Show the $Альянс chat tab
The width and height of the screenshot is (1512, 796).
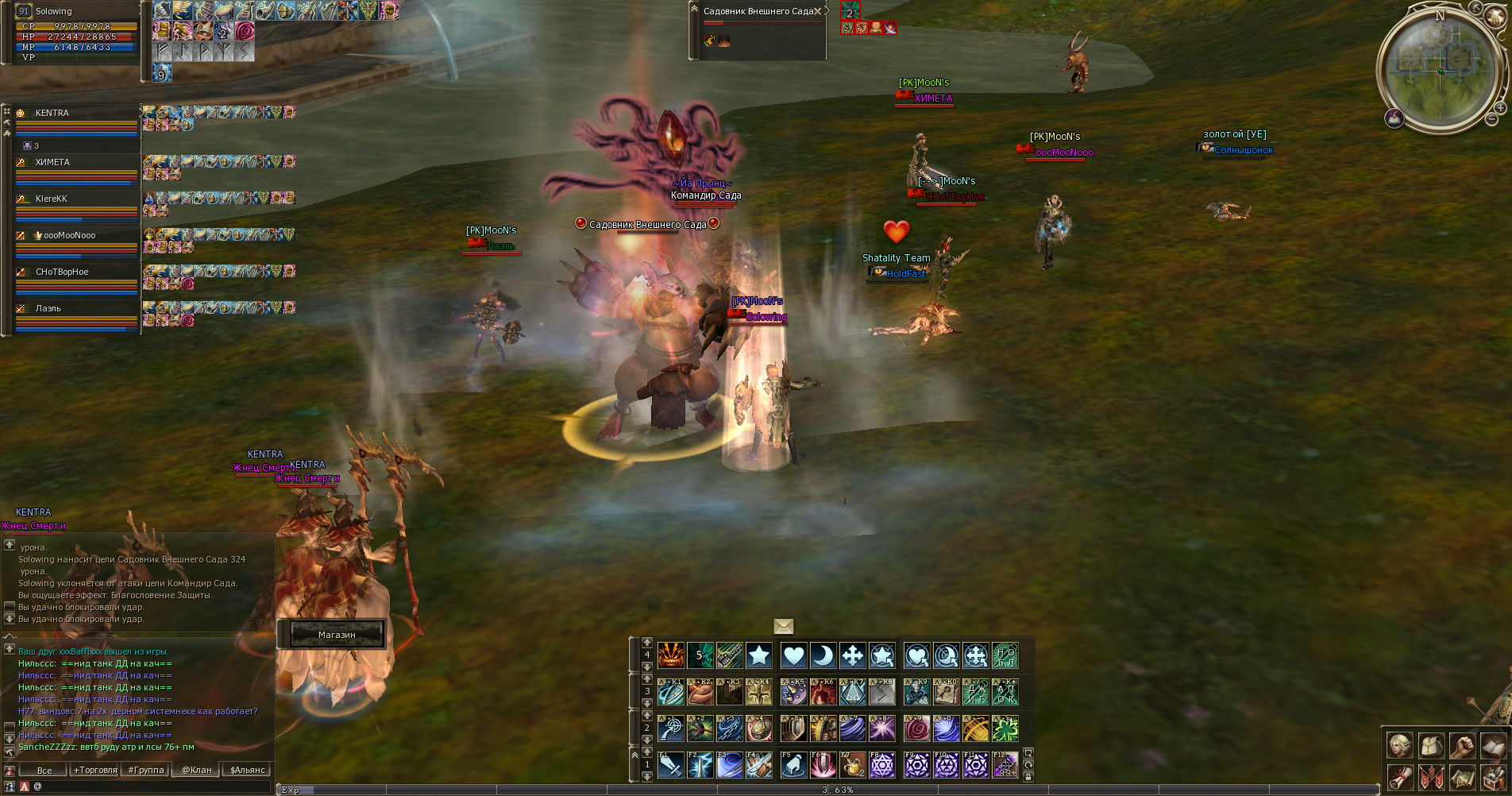tap(247, 770)
